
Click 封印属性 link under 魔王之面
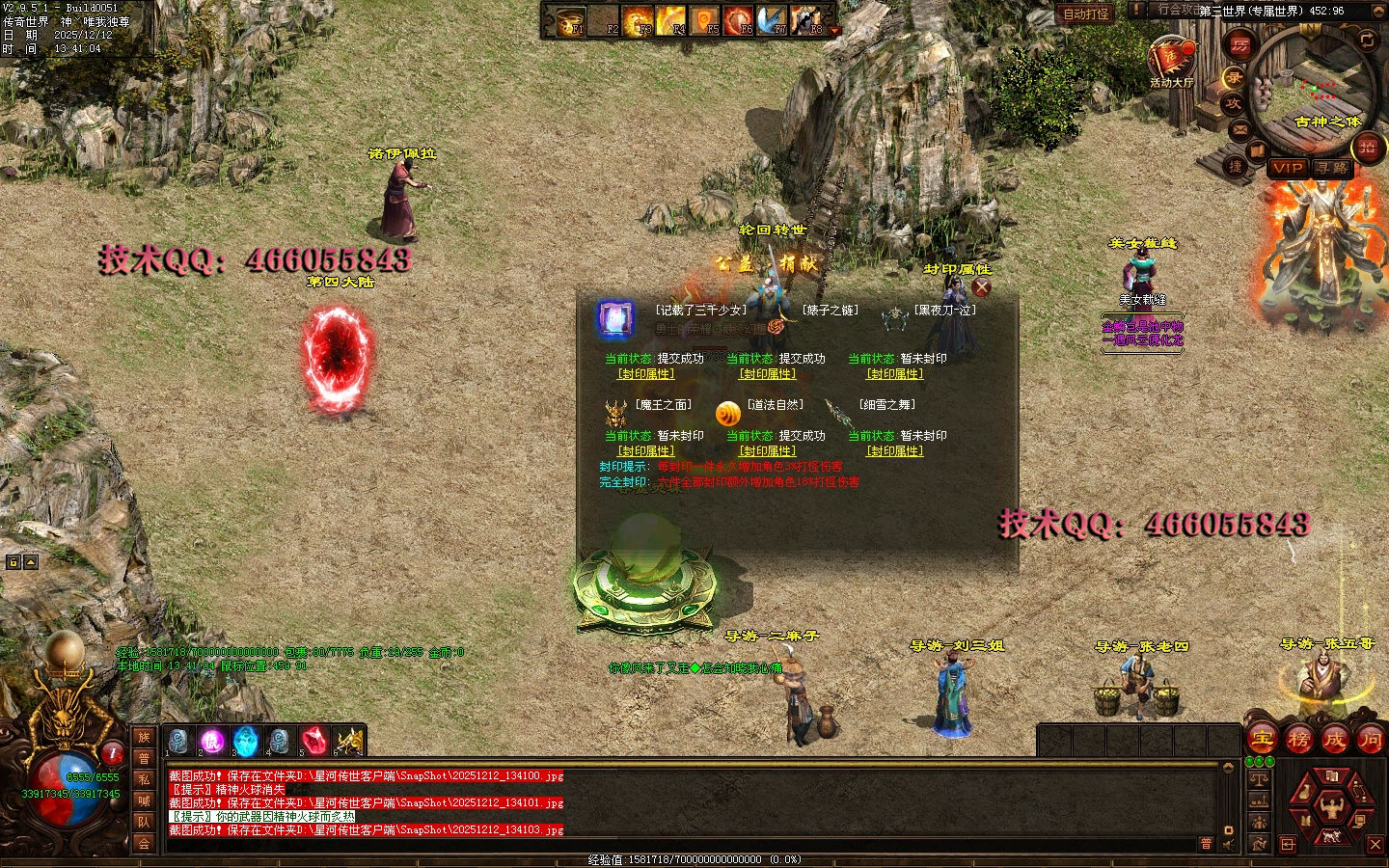pyautogui.click(x=646, y=450)
